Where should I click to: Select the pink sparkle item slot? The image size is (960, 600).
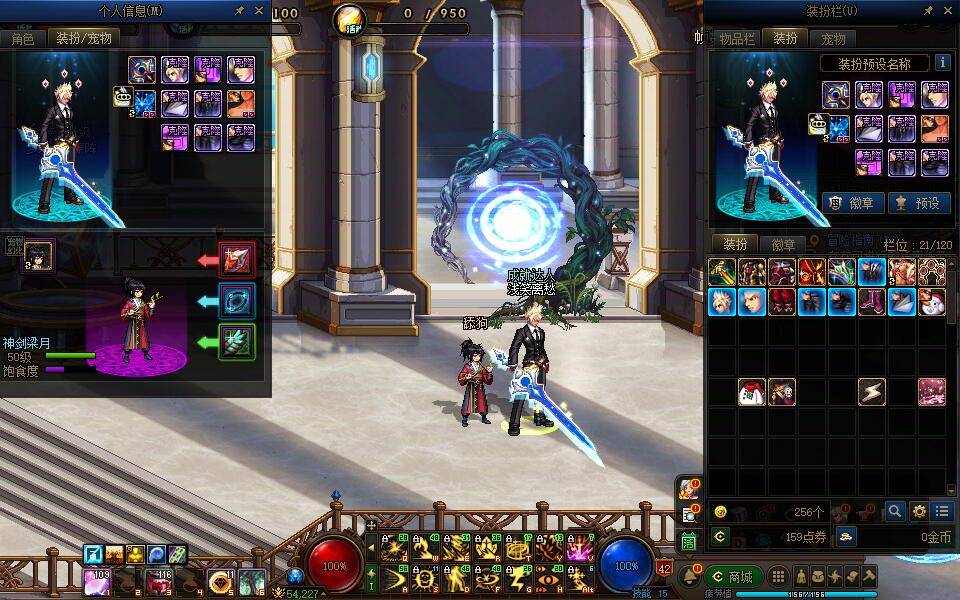932,392
